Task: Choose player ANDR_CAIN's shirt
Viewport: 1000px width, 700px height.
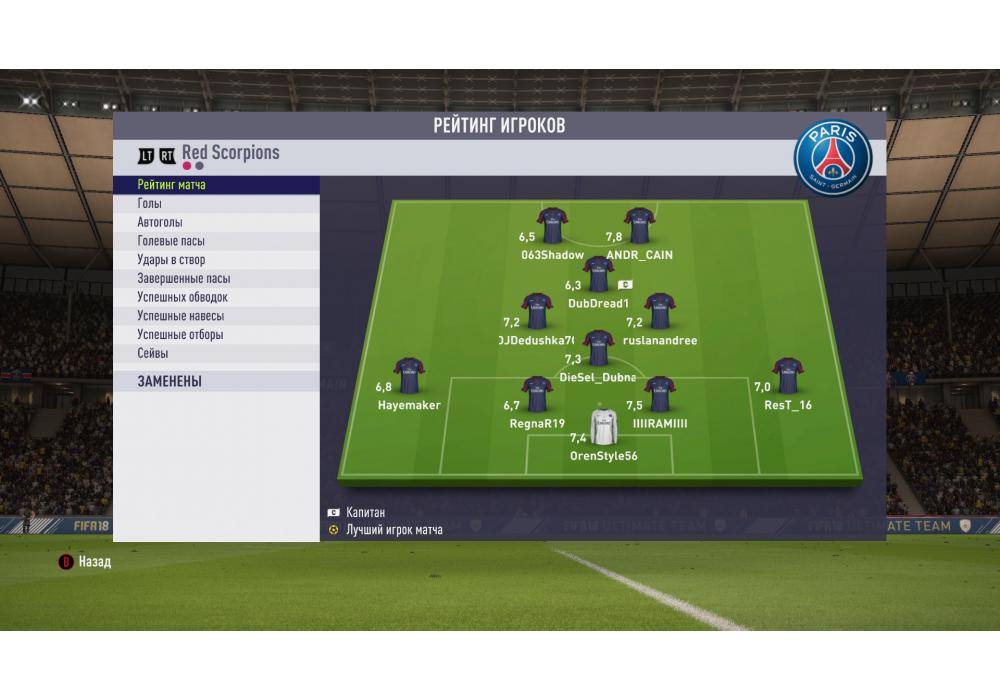Action: point(638,226)
